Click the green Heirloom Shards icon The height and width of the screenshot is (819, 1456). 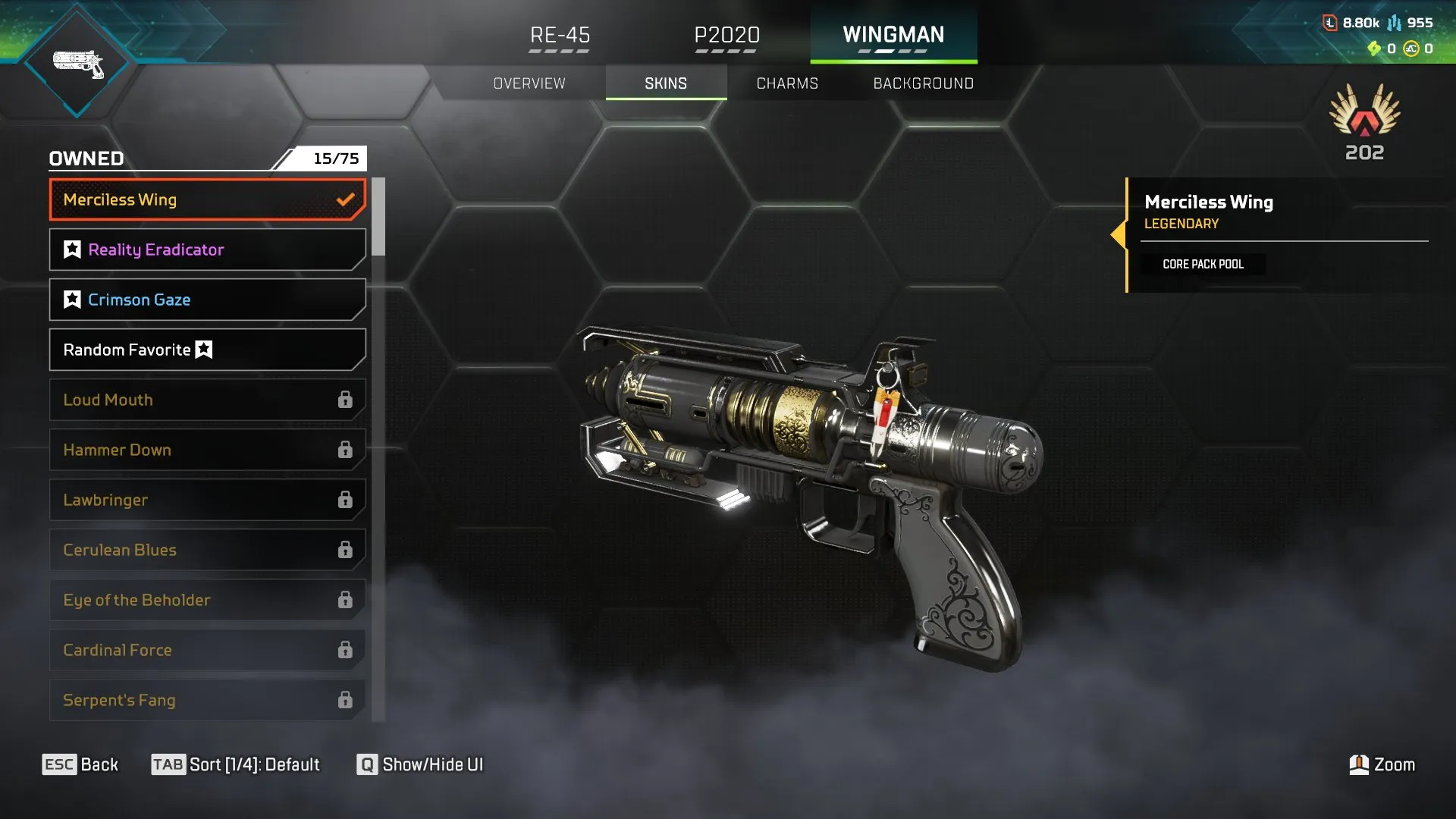tap(1374, 48)
